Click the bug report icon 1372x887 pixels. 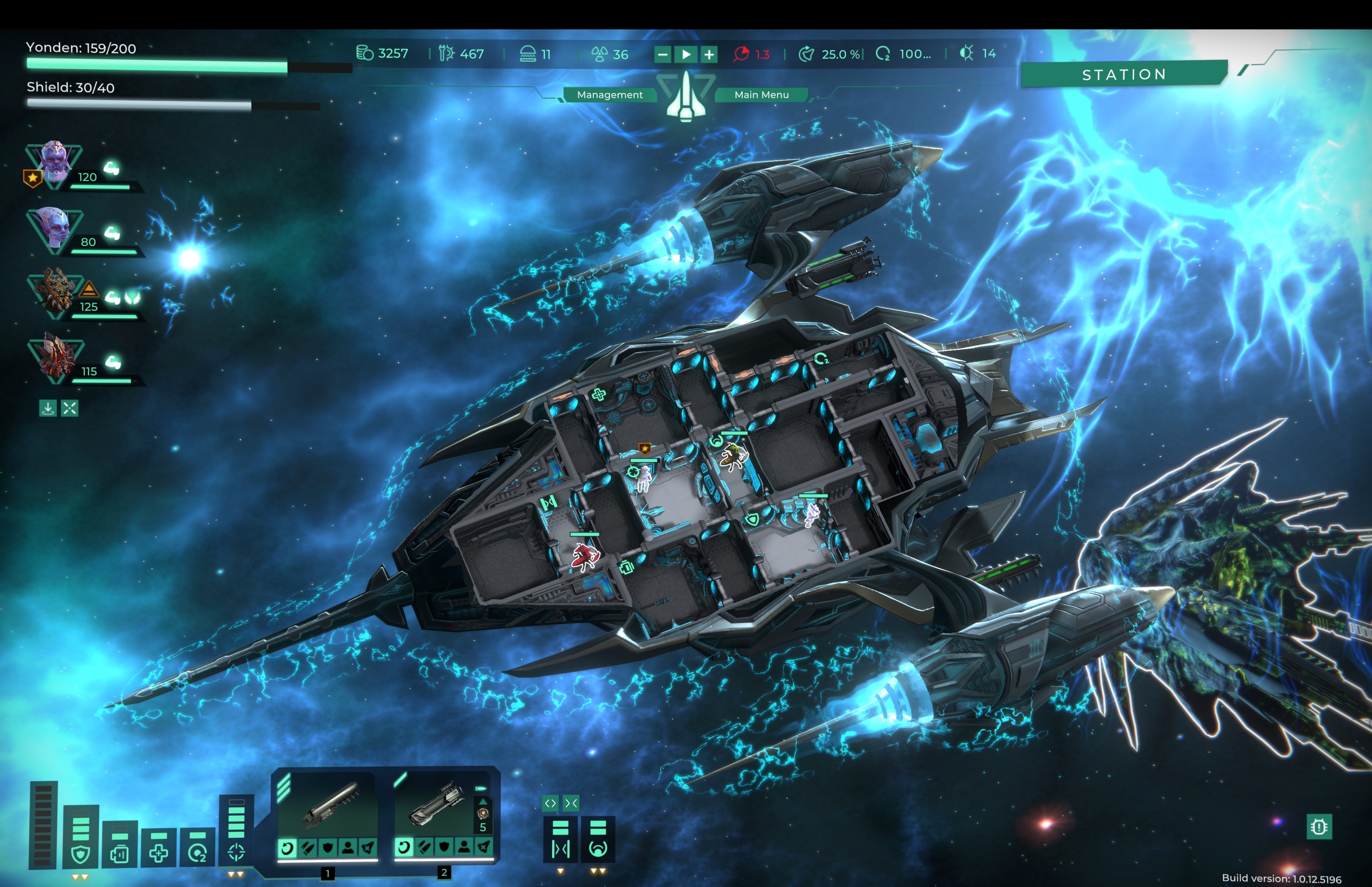coord(1319,827)
